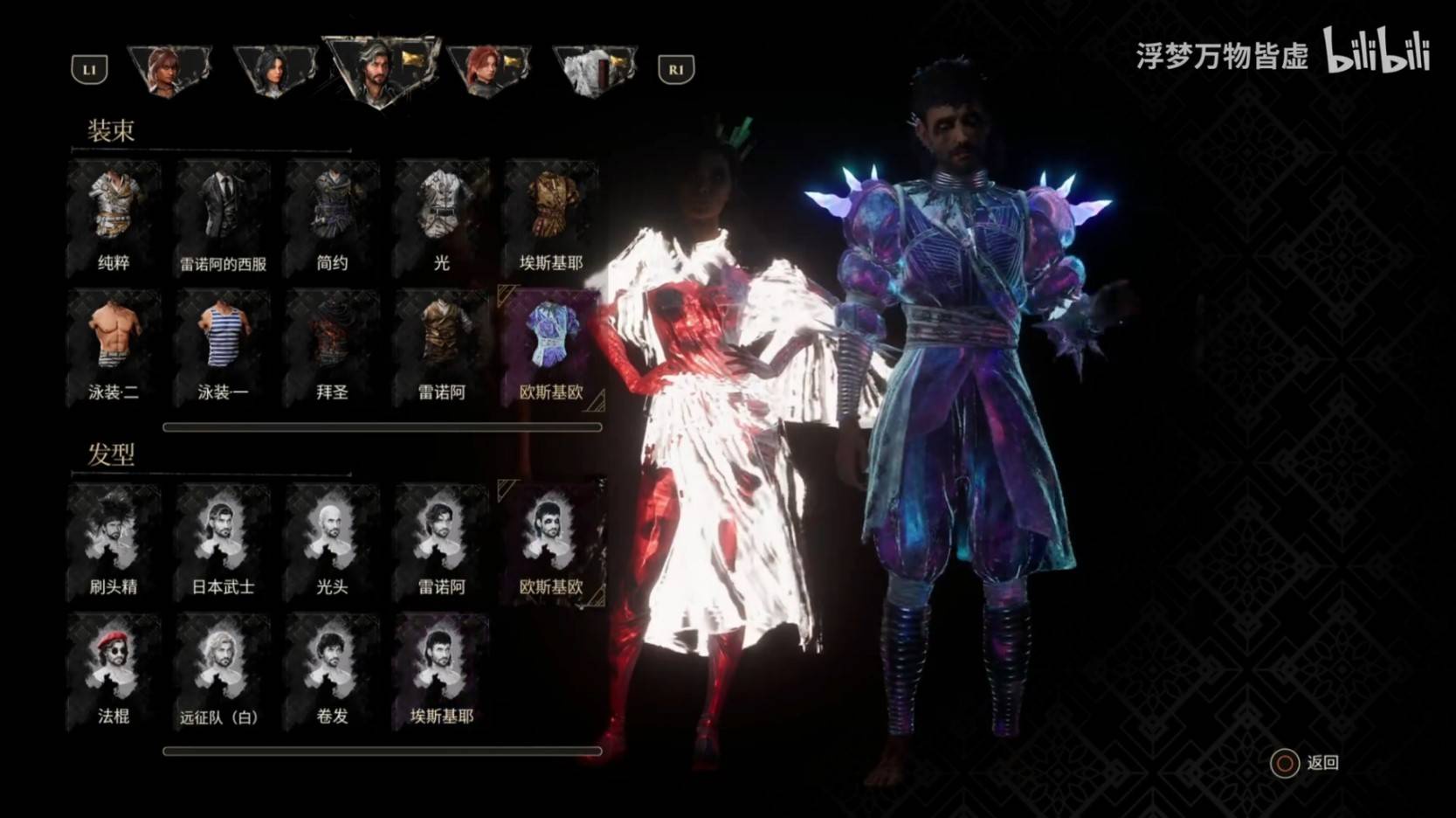Select the 拜圣 outfit
This screenshot has width=1456, height=818.
[332, 346]
